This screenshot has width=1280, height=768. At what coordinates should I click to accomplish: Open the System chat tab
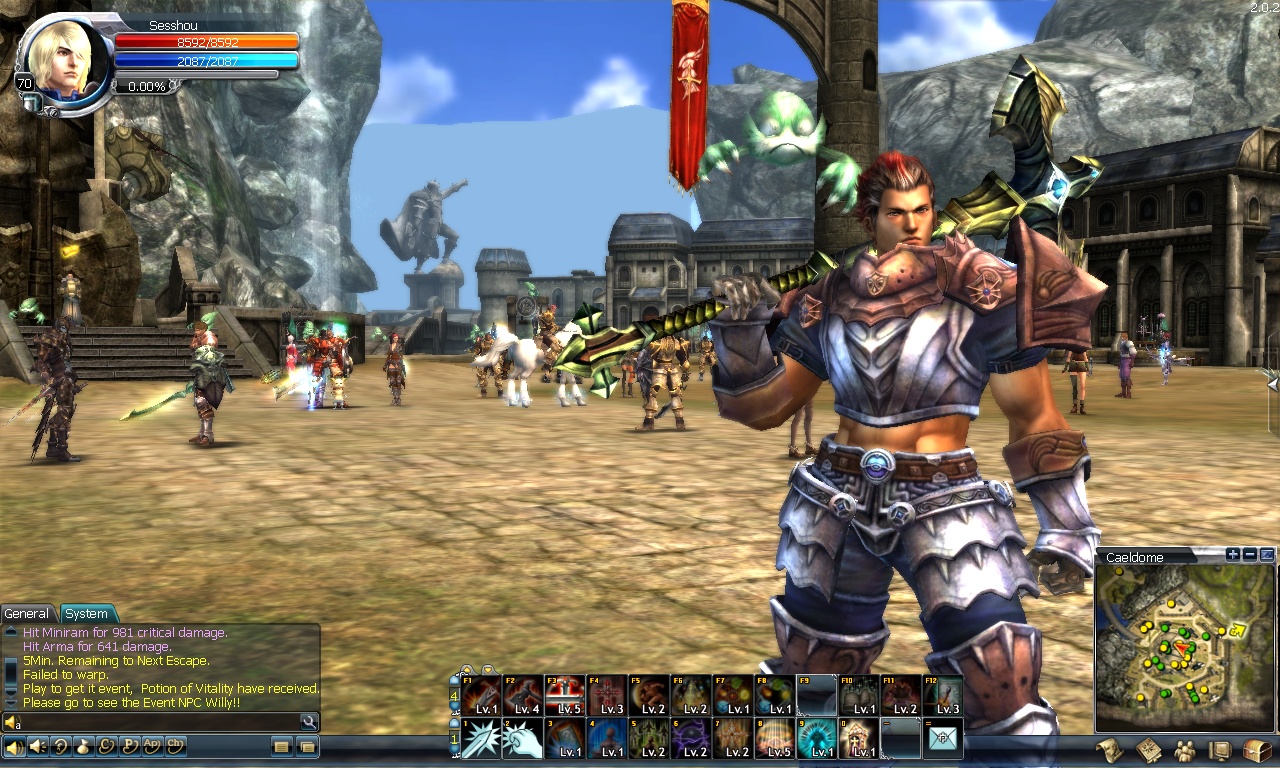click(x=87, y=614)
